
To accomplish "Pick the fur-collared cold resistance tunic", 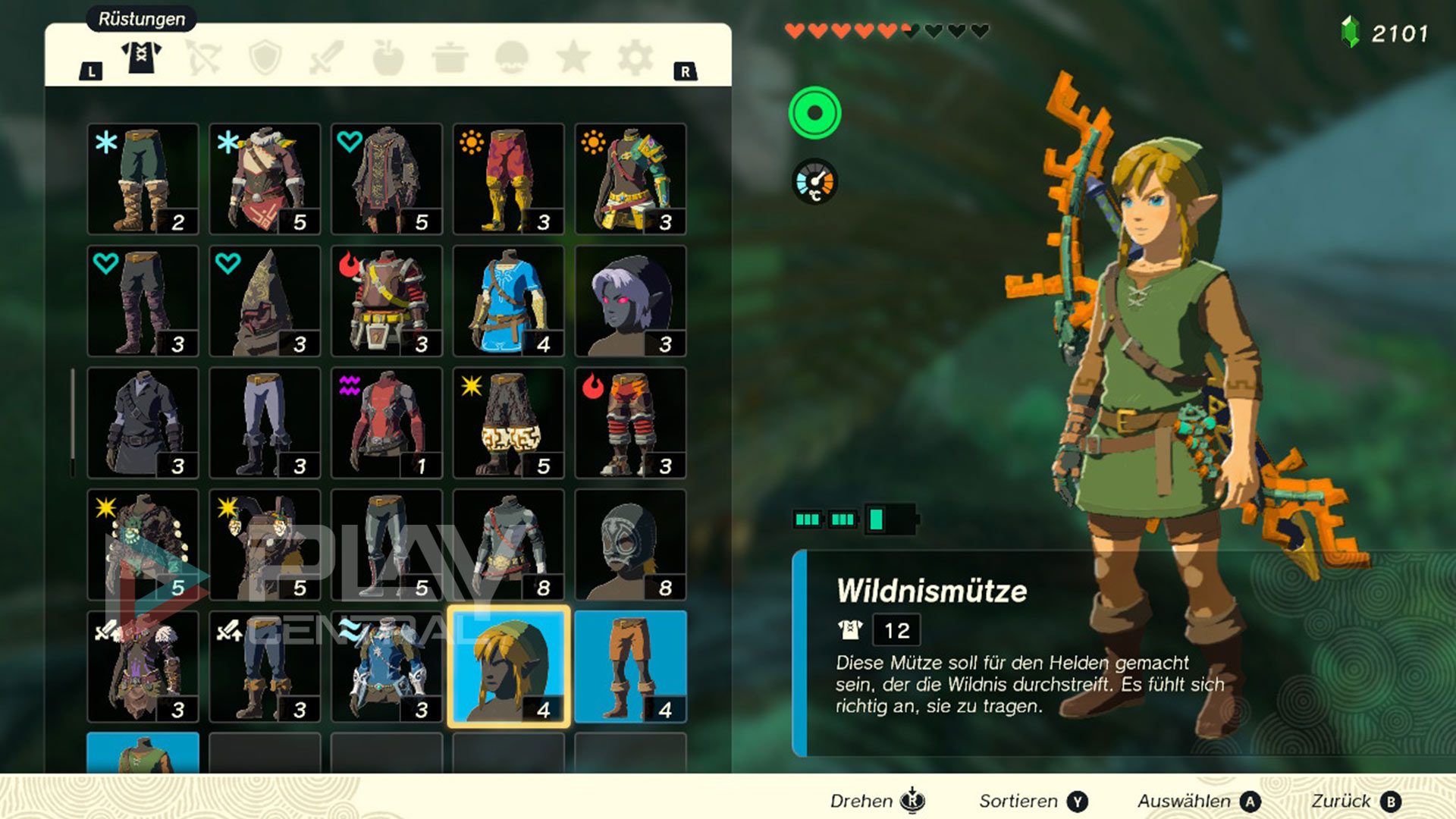I will pyautogui.click(x=265, y=179).
